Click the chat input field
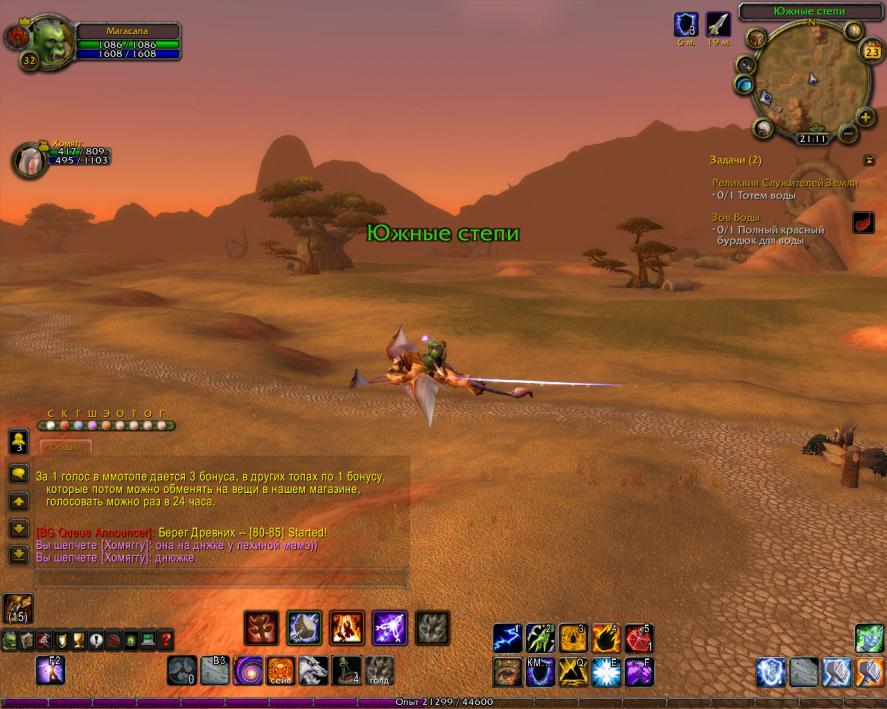Screen dimensions: 887x709 pos(222,578)
